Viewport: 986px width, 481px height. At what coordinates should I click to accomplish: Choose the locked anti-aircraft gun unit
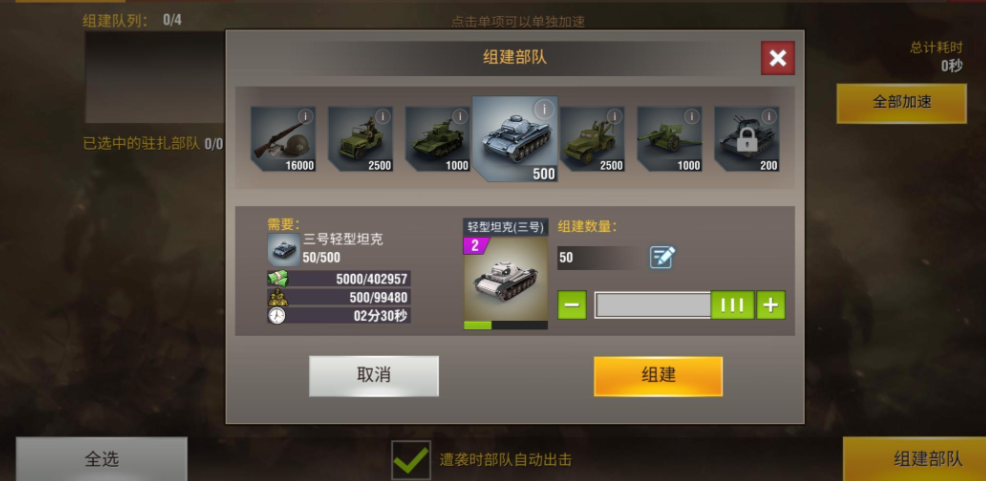[746, 138]
